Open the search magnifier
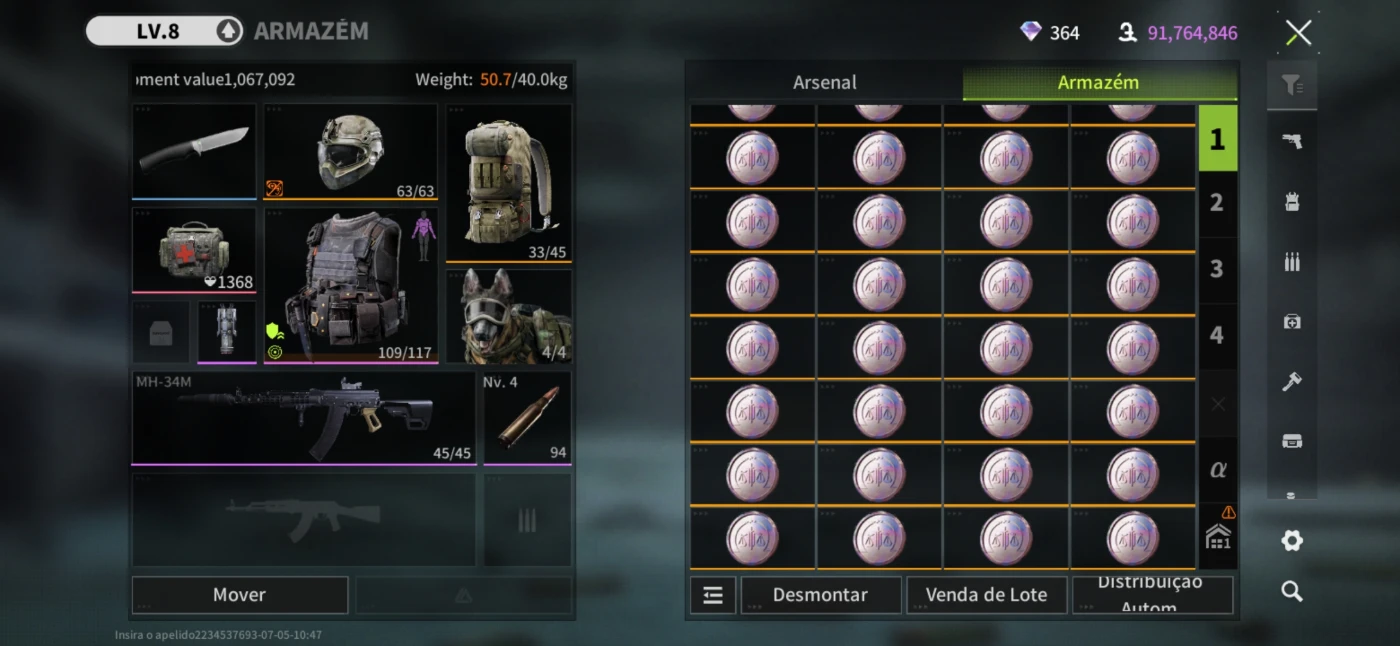Viewport: 1400px width, 646px height. coord(1292,592)
